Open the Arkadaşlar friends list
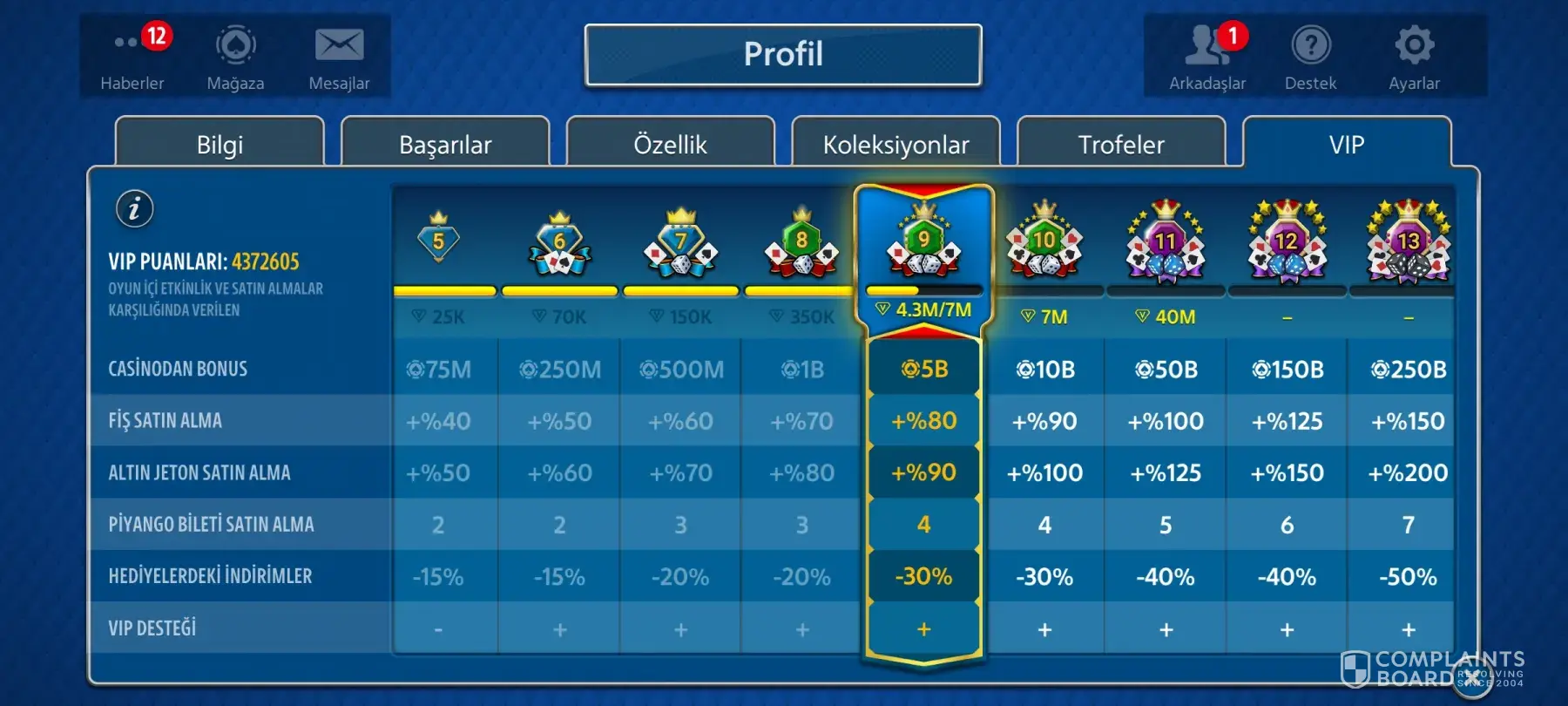1568x706 pixels. (1207, 56)
